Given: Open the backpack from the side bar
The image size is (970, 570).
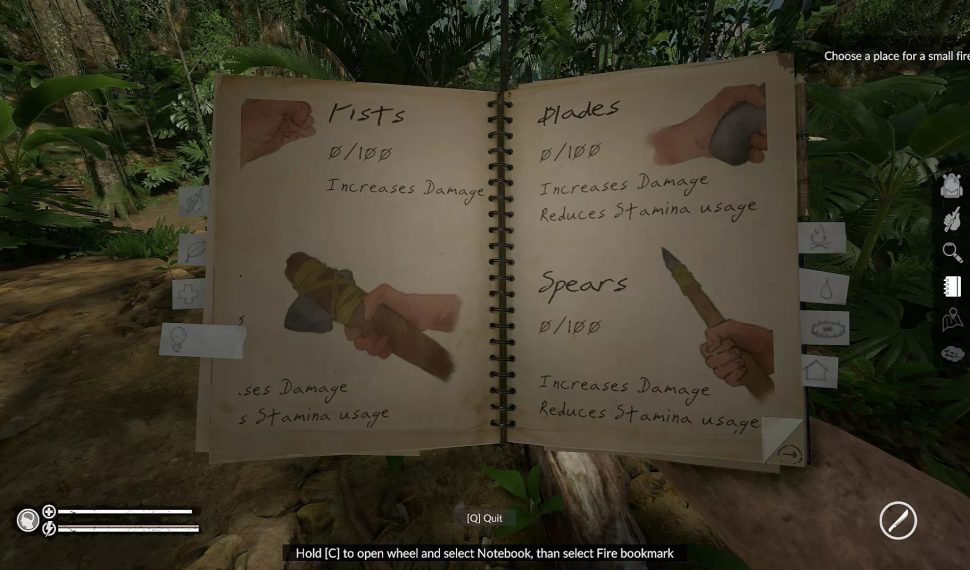Looking at the screenshot, I should (x=952, y=185).
